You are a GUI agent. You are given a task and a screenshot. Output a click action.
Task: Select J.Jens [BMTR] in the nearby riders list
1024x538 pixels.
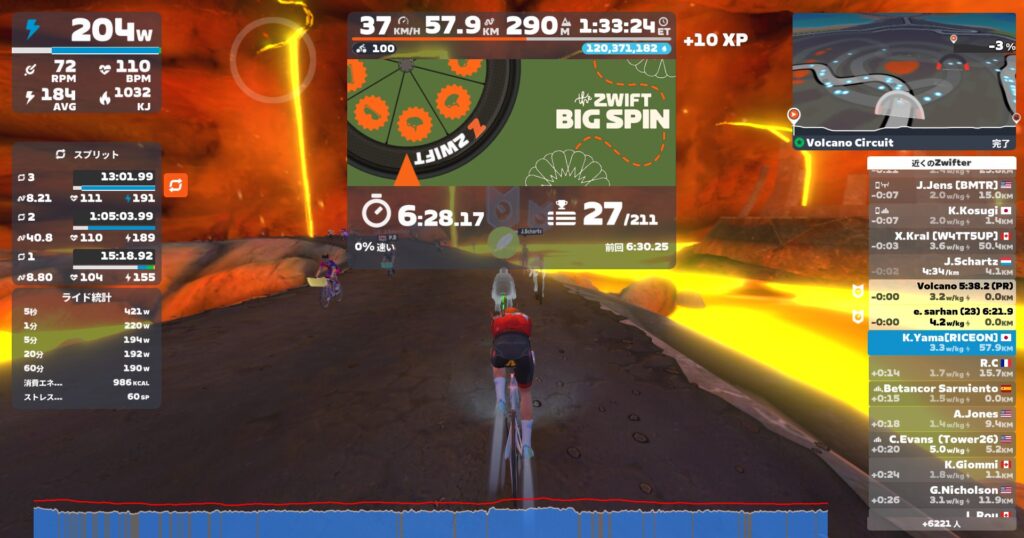point(940,190)
